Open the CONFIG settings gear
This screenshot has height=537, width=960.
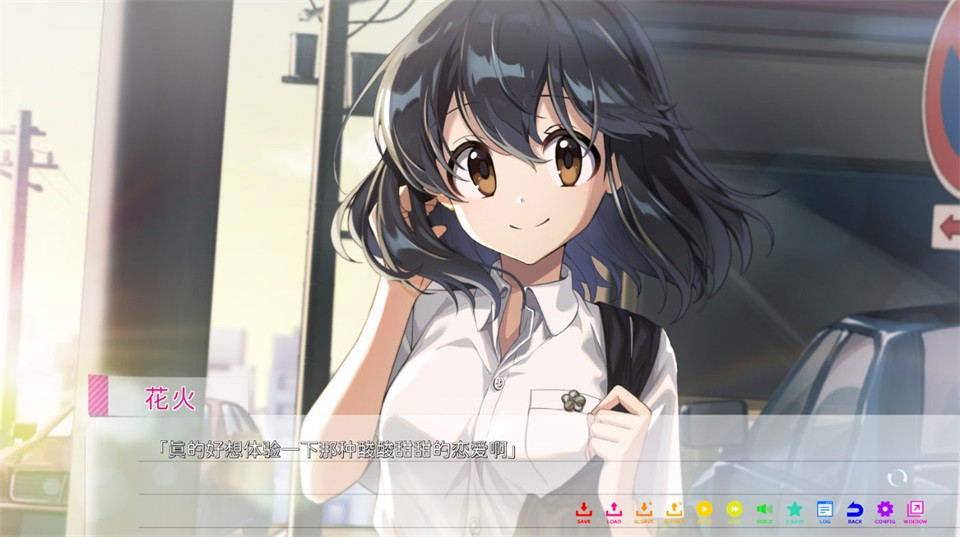885,510
